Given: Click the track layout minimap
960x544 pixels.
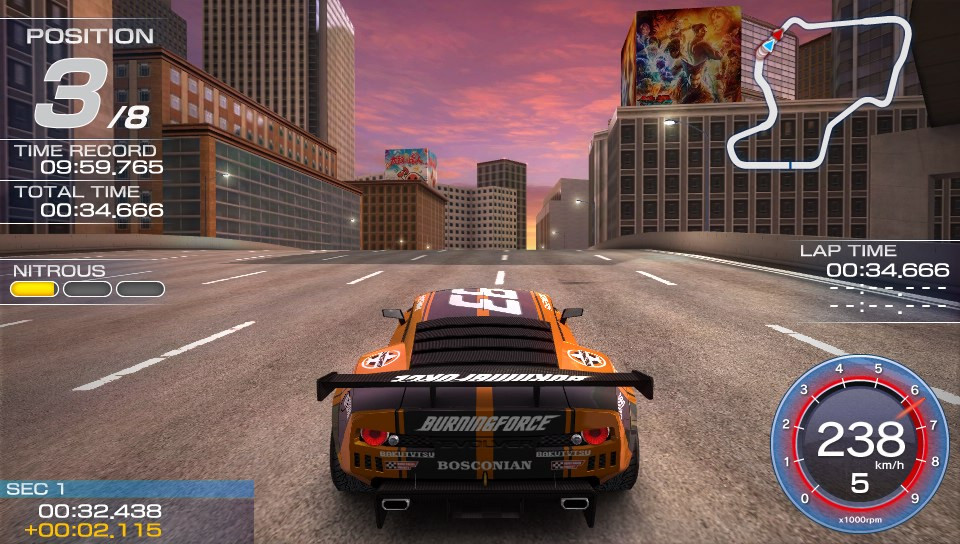Looking at the screenshot, I should click(x=820, y=95).
